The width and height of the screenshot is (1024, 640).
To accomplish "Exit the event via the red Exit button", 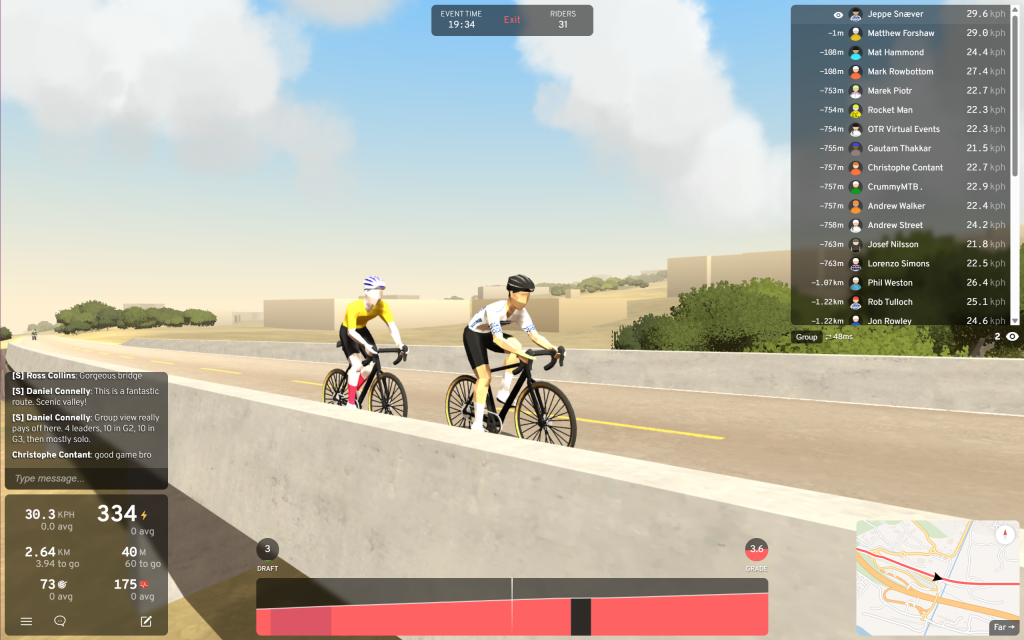I will coord(512,20).
